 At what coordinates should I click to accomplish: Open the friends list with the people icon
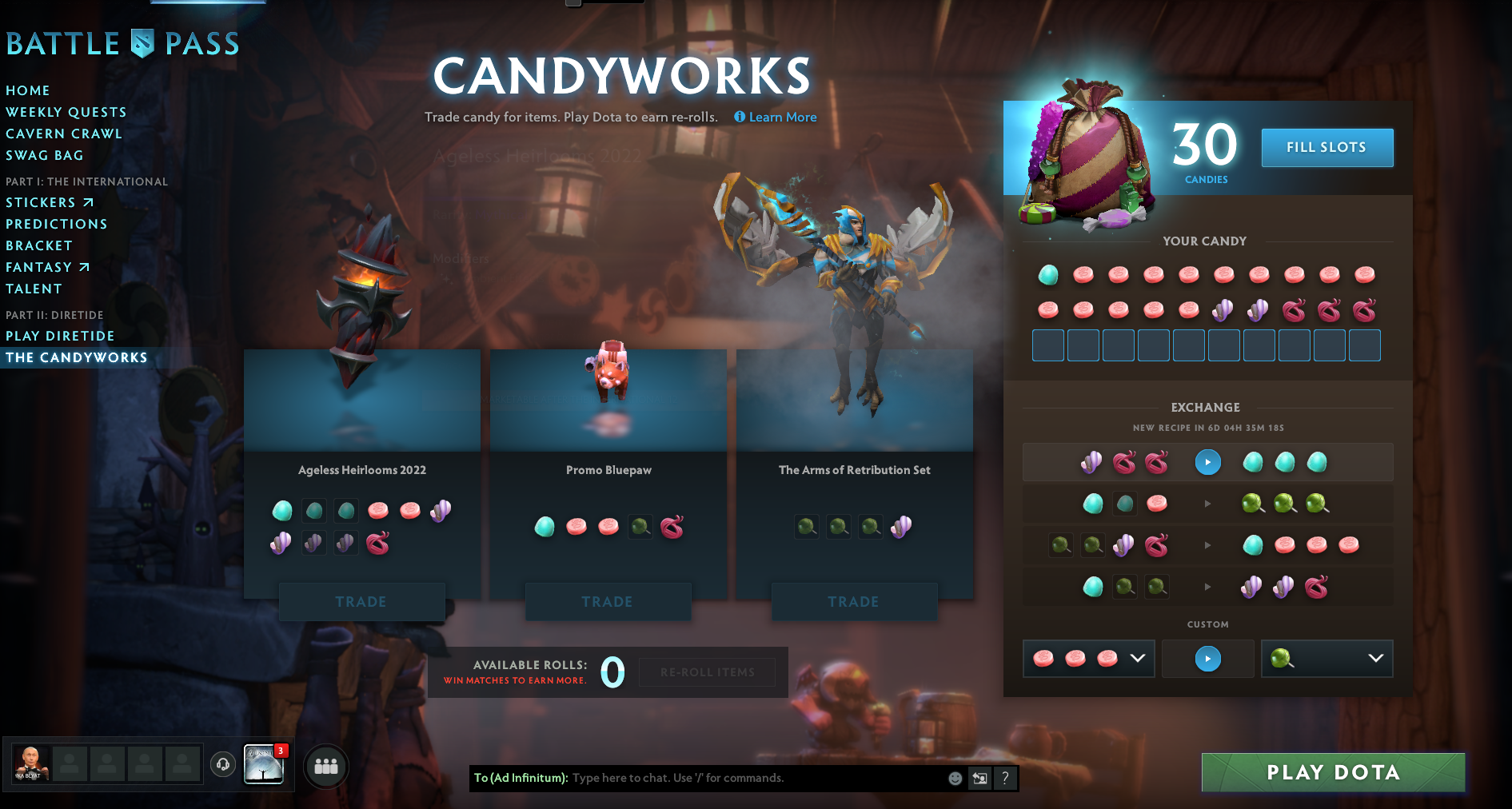[325, 766]
